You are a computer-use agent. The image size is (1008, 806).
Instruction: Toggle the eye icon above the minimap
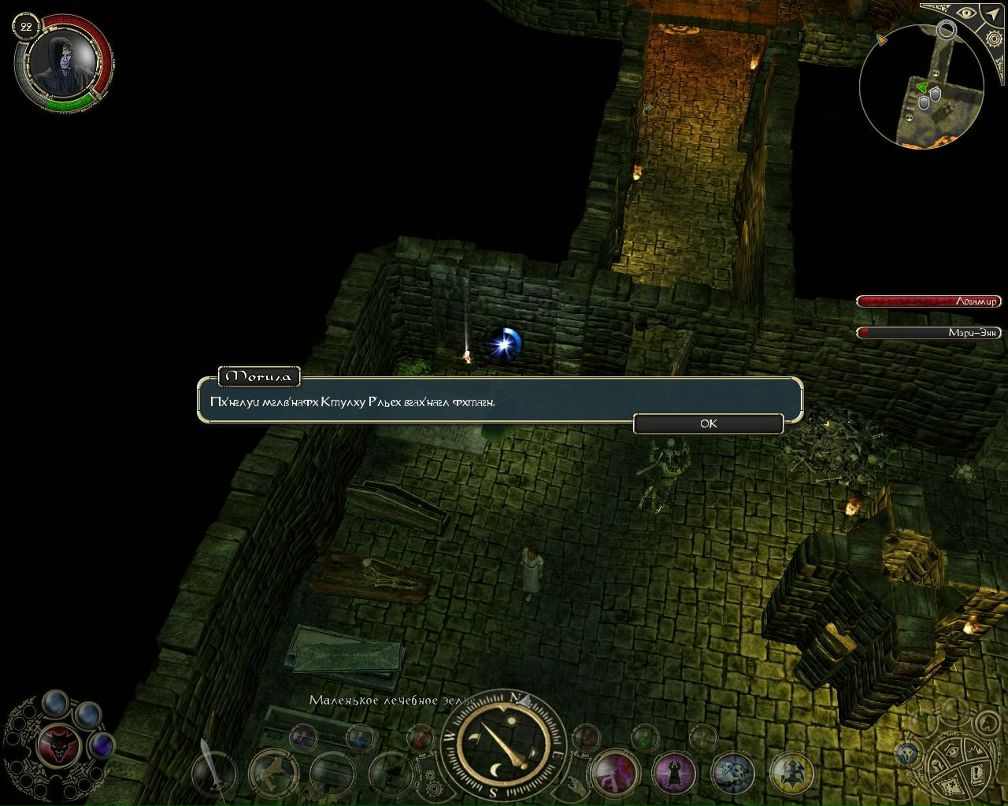pyautogui.click(x=967, y=16)
